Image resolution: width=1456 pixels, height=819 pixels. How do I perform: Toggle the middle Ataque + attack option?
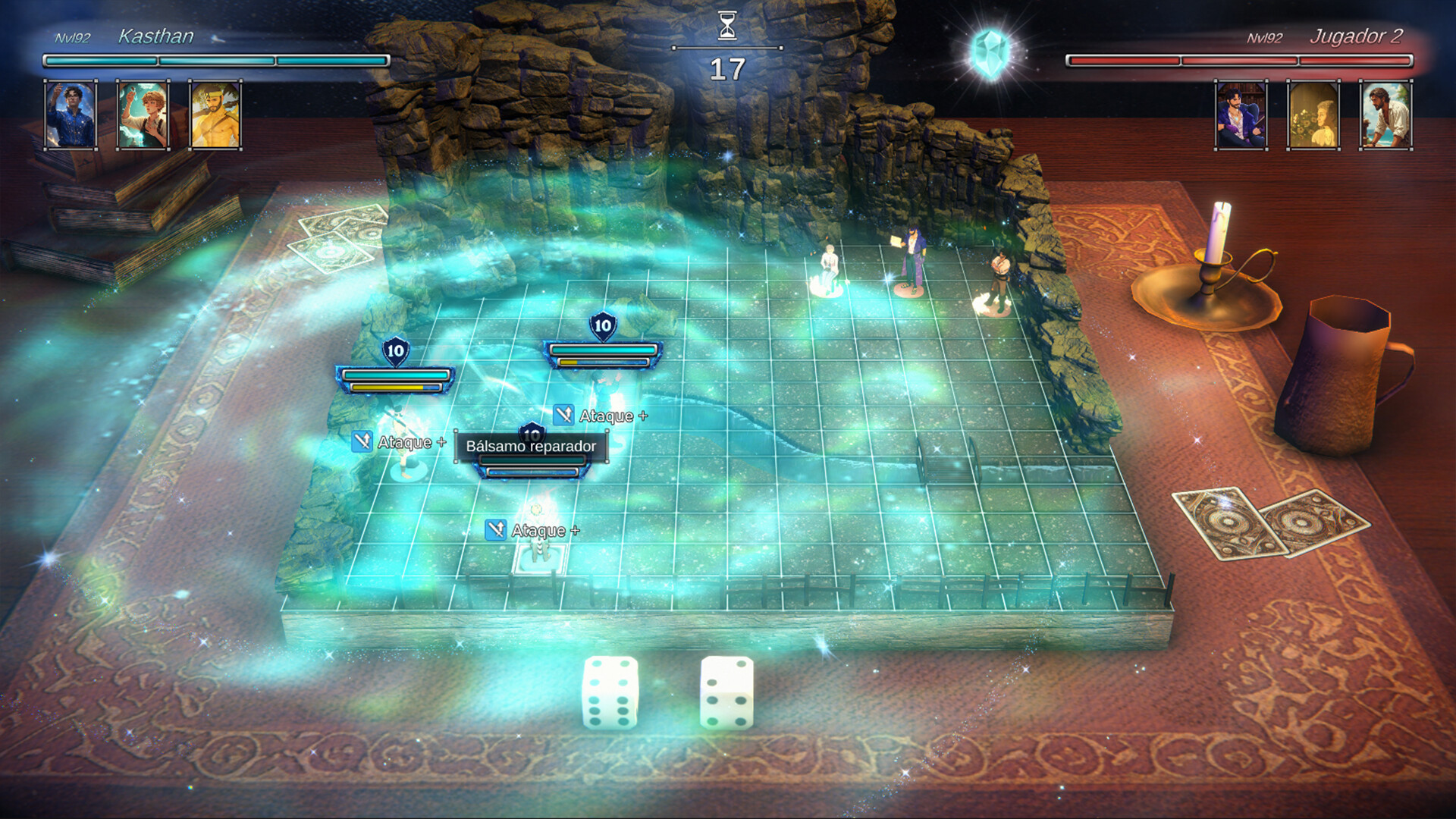[607, 416]
